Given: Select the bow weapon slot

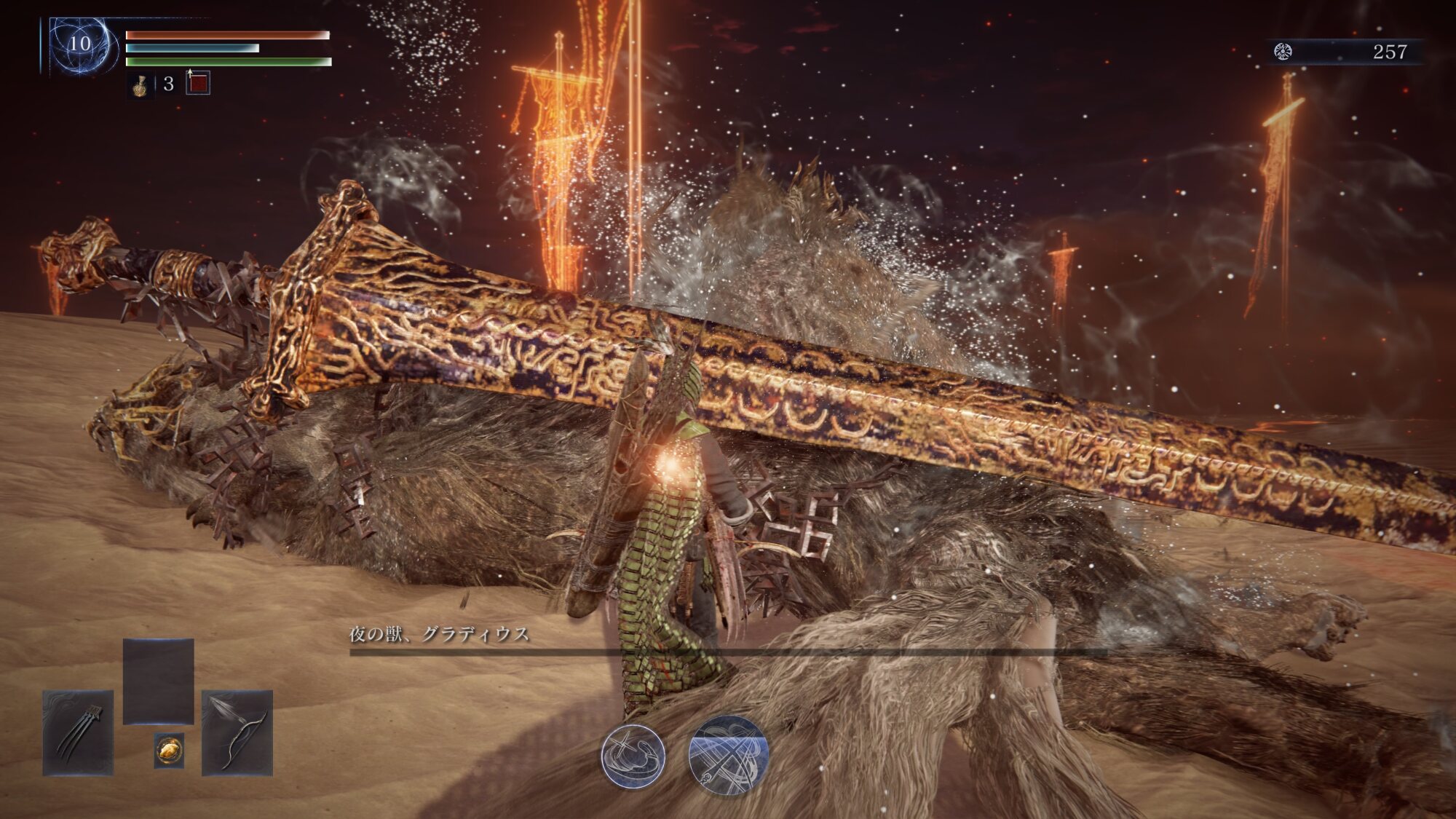Looking at the screenshot, I should click(237, 732).
